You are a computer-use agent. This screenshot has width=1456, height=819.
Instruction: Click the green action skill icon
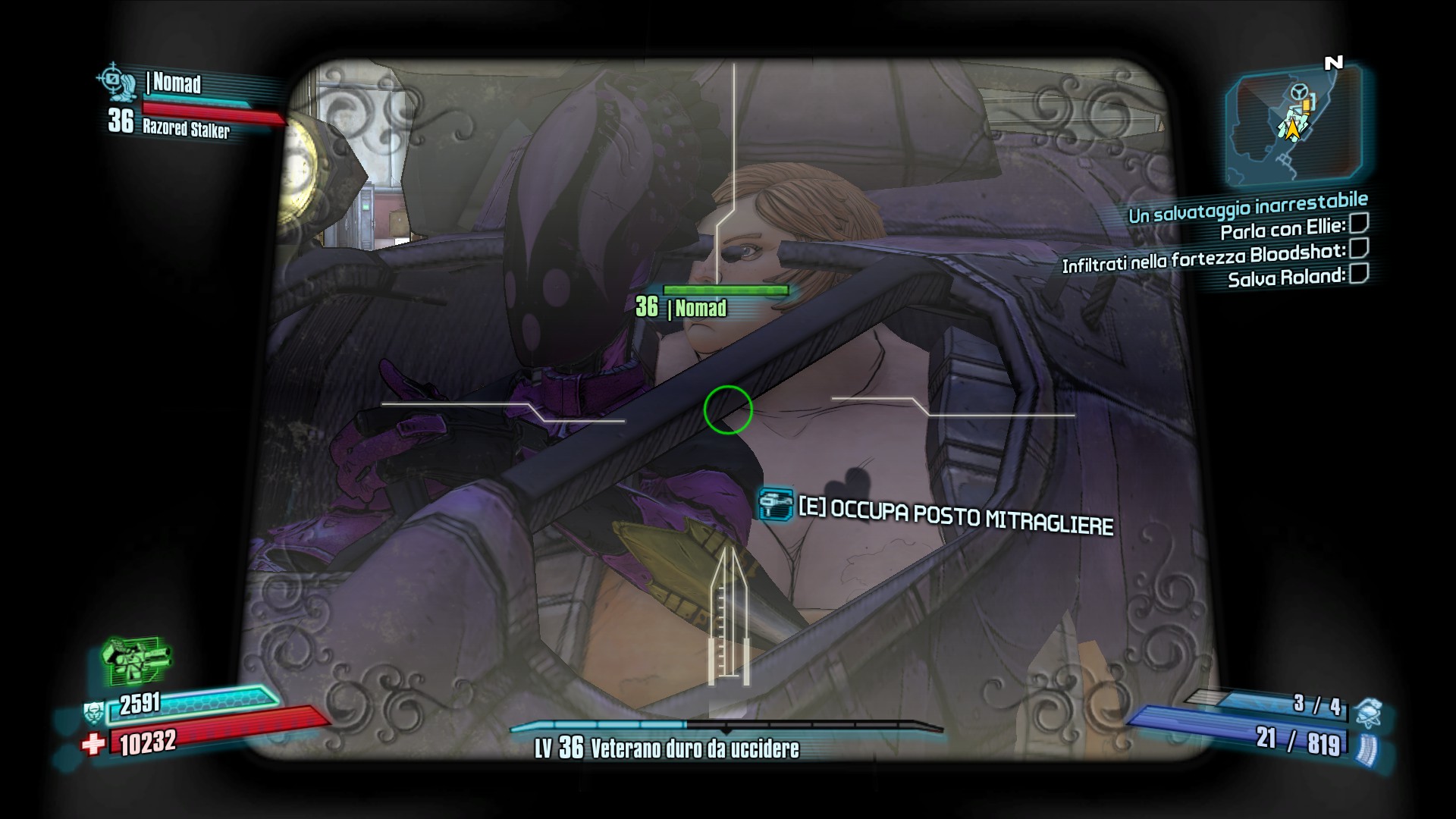135,658
